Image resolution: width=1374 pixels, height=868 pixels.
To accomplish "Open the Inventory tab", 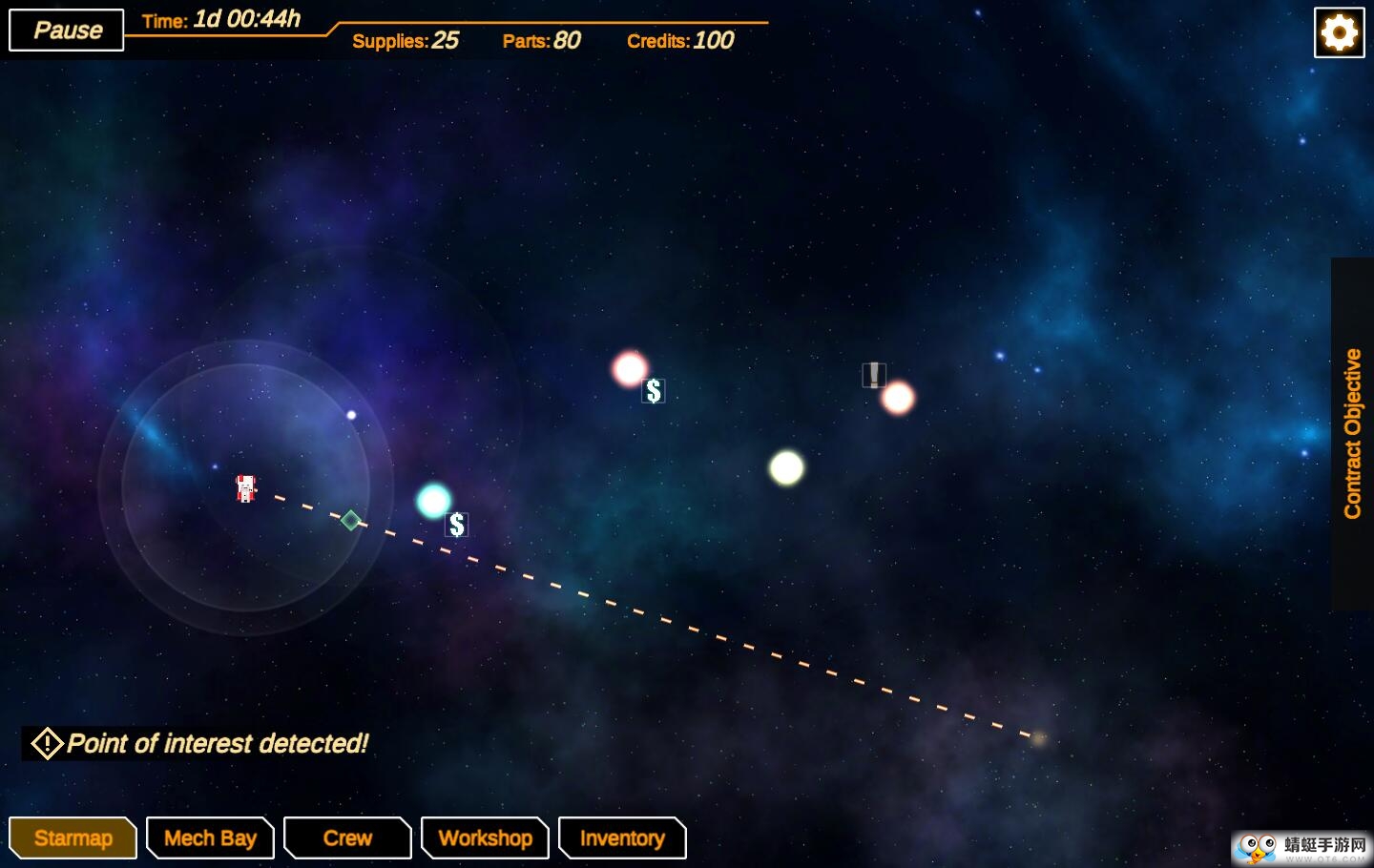I will [622, 838].
